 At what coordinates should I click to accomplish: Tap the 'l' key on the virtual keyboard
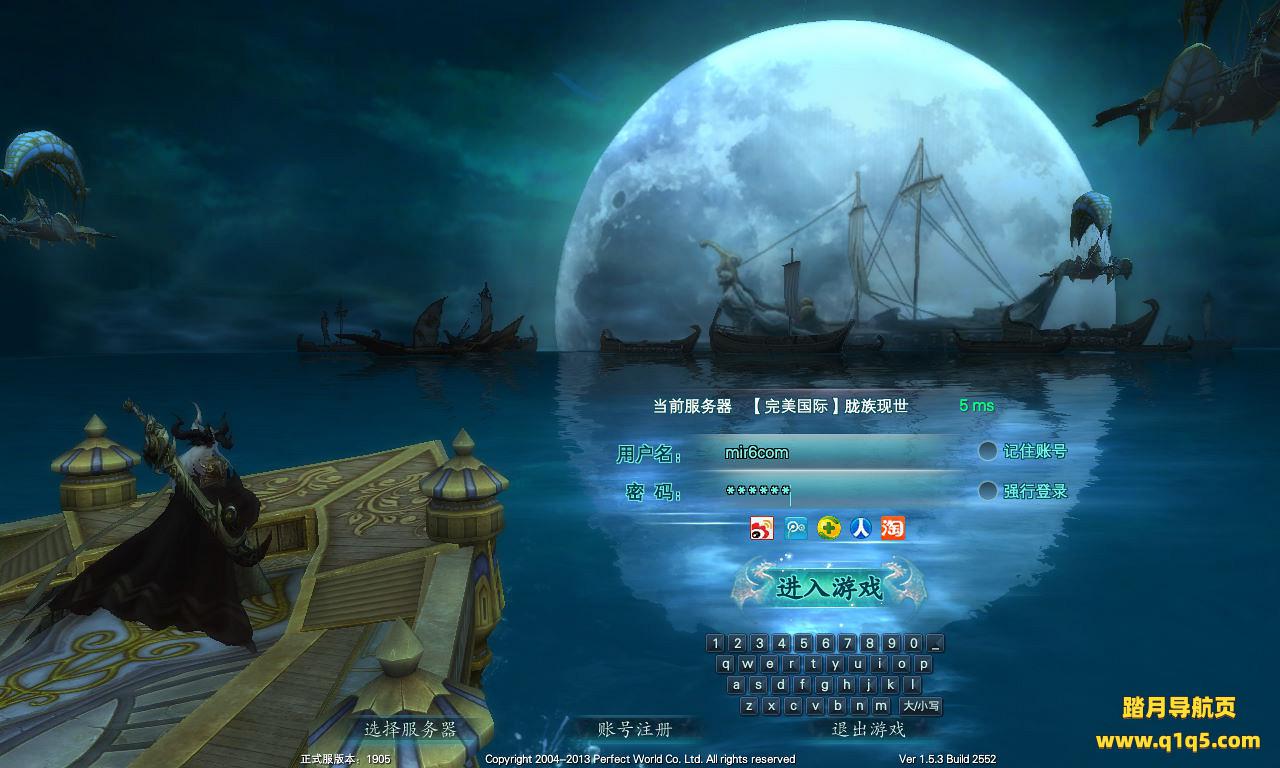tap(913, 685)
